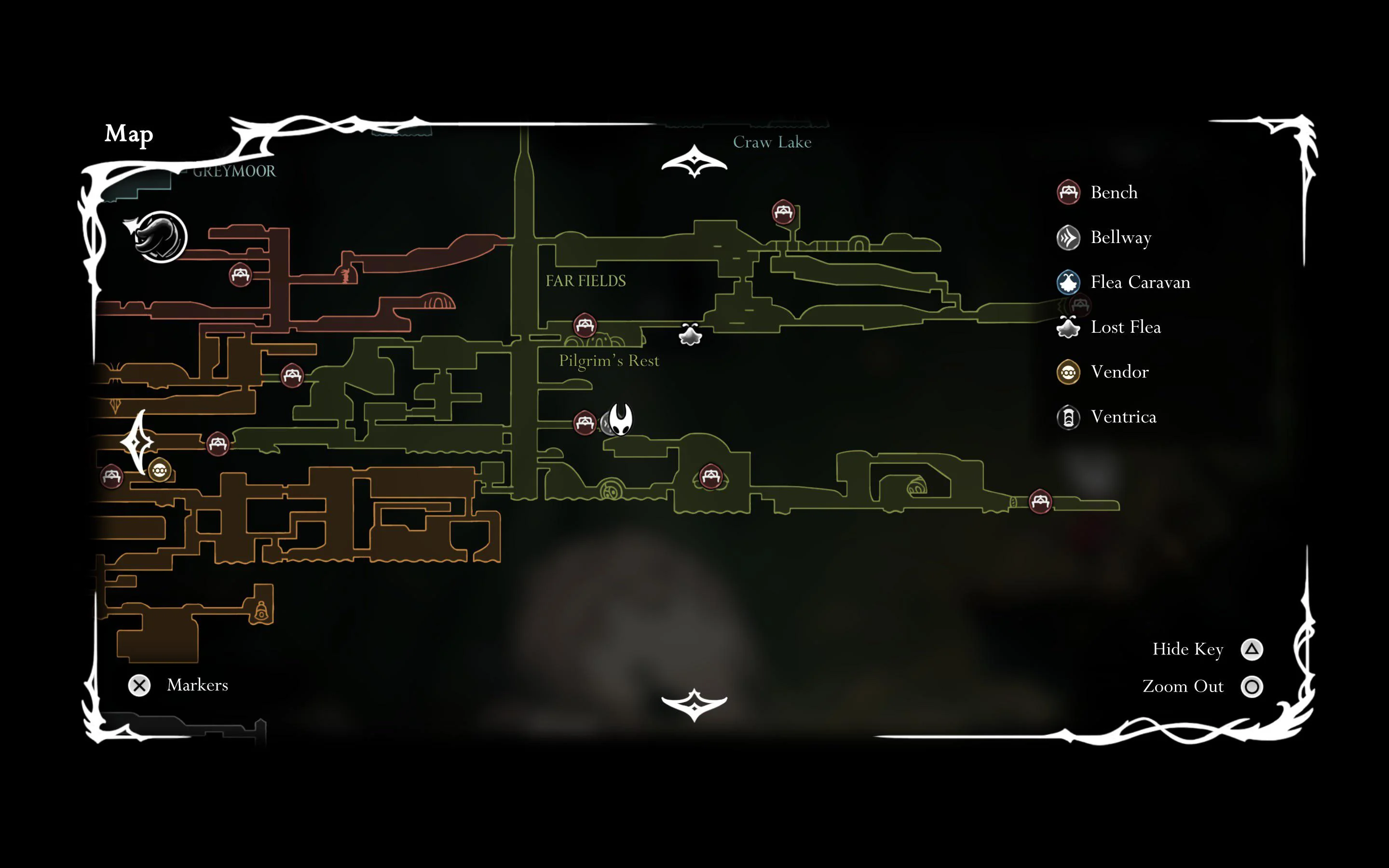The height and width of the screenshot is (868, 1389).
Task: Select the bench icon at top of Craw Lake area
Action: point(783,212)
